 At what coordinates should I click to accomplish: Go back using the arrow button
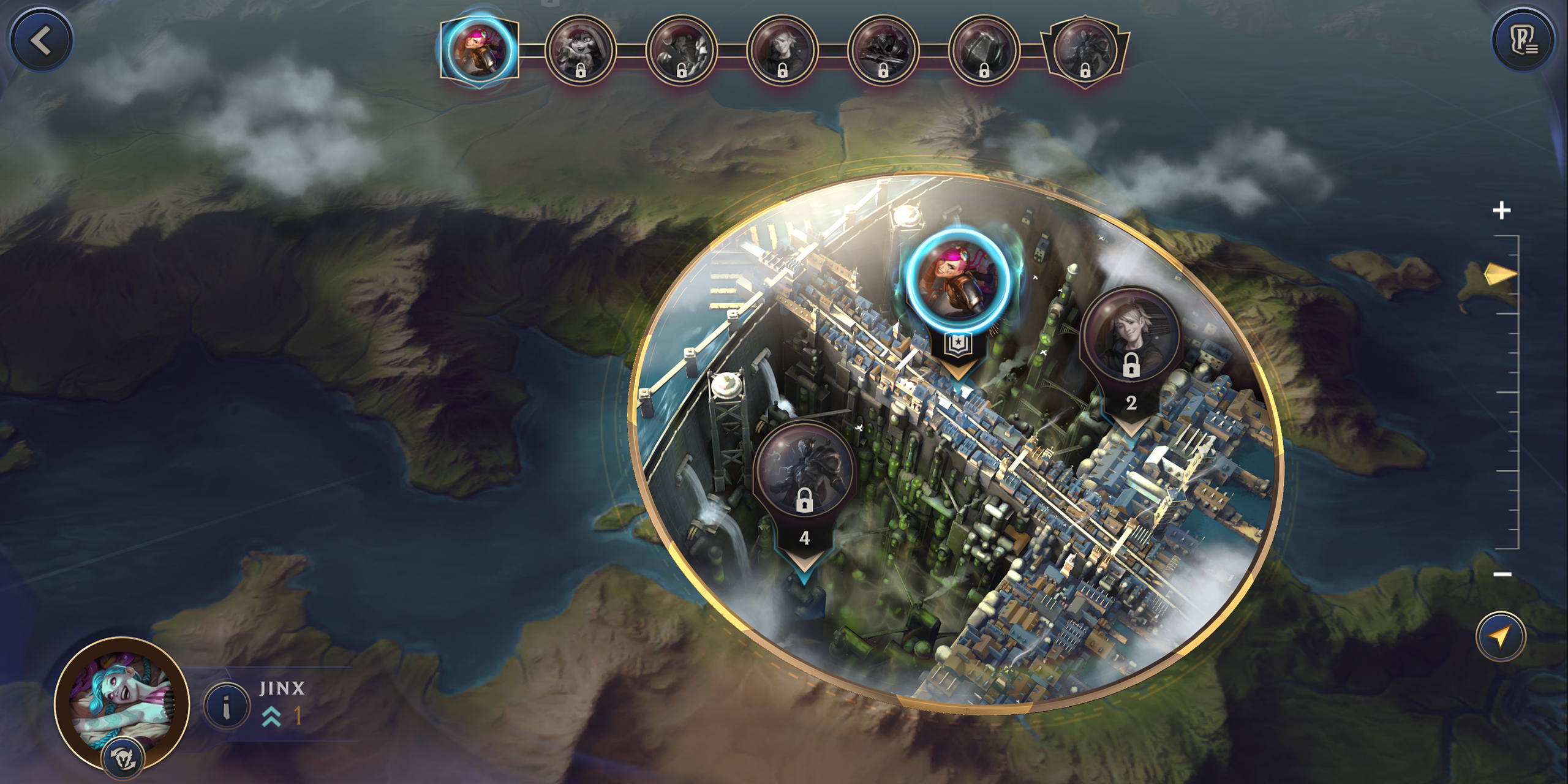pos(41,41)
